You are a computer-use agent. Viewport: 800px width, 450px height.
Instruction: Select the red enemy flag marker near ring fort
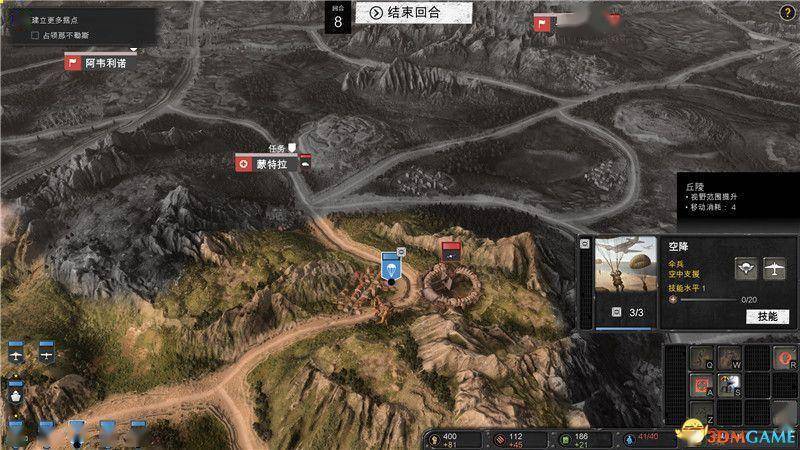[x=451, y=250]
